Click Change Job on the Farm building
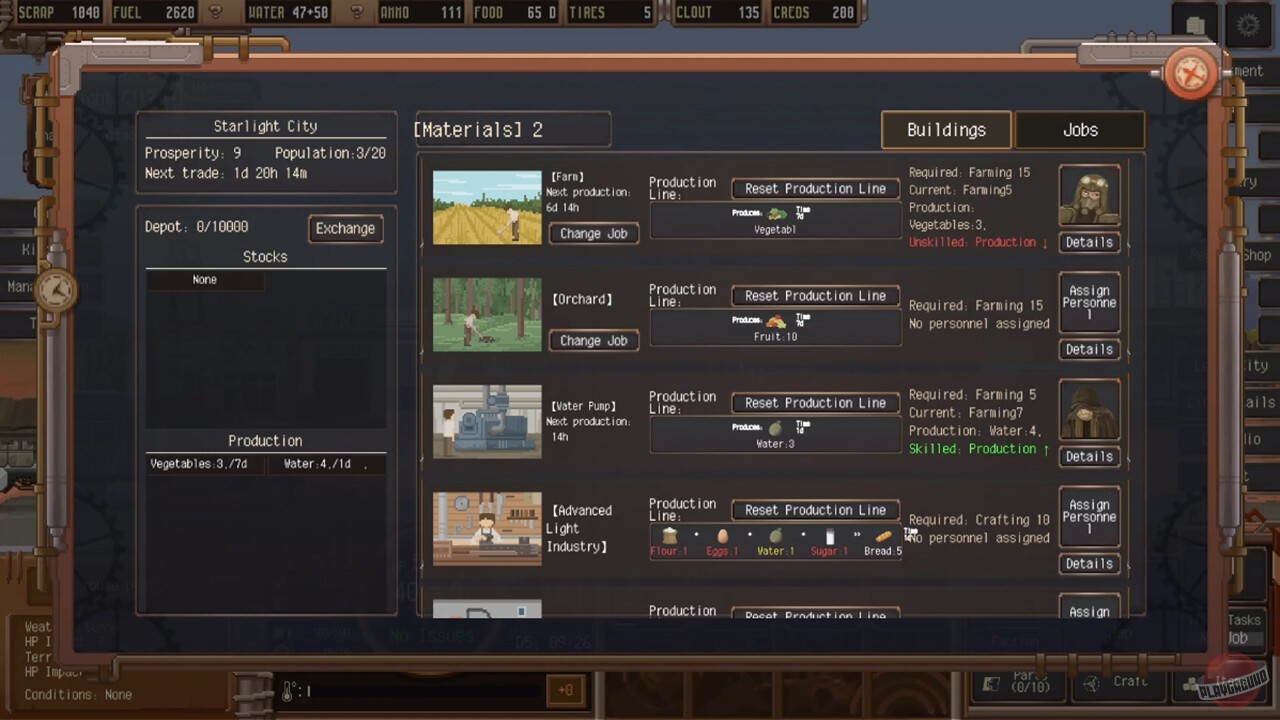This screenshot has width=1280, height=720. 593,233
